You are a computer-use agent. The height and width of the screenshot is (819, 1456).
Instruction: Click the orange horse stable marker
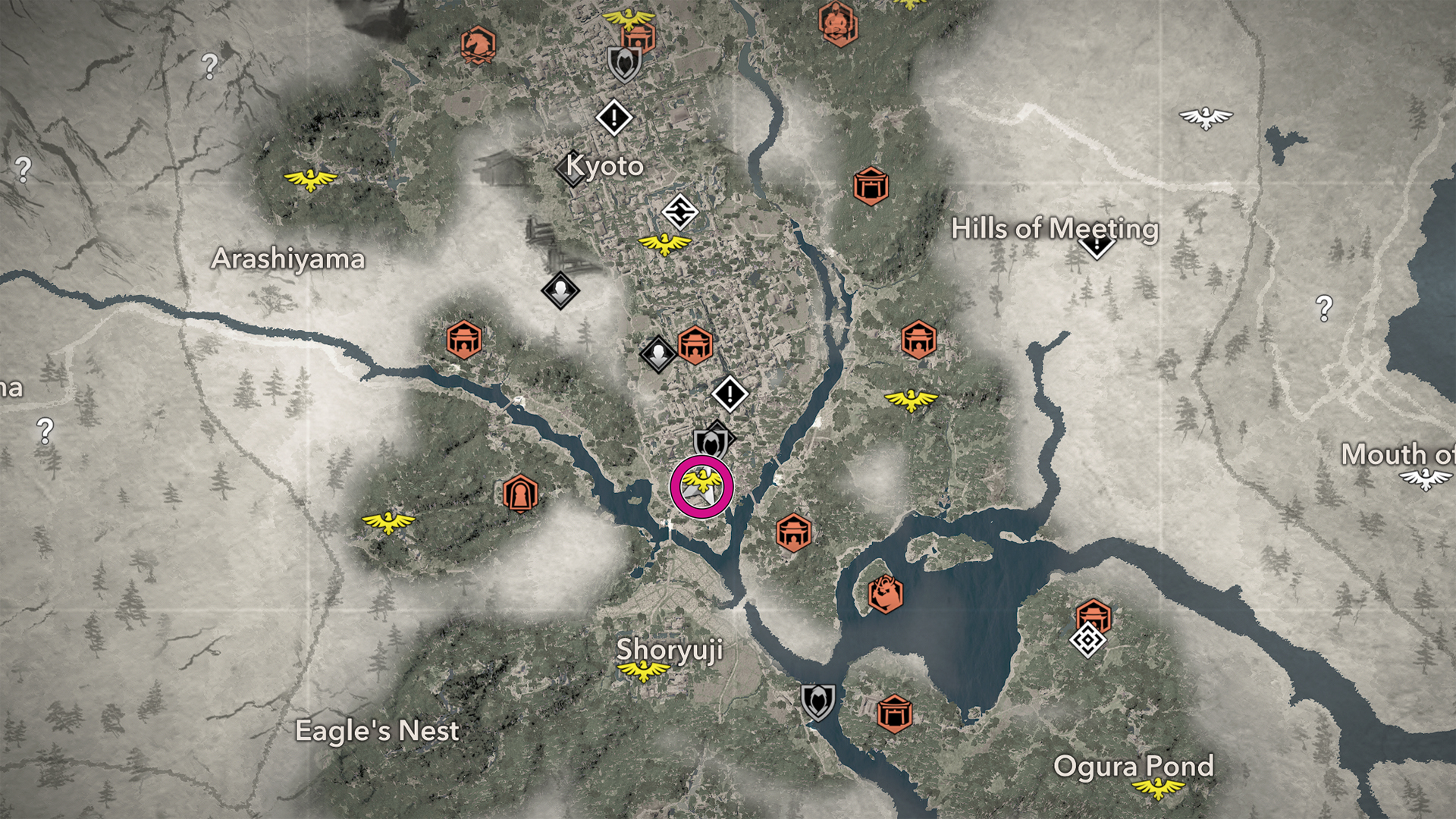[x=478, y=45]
